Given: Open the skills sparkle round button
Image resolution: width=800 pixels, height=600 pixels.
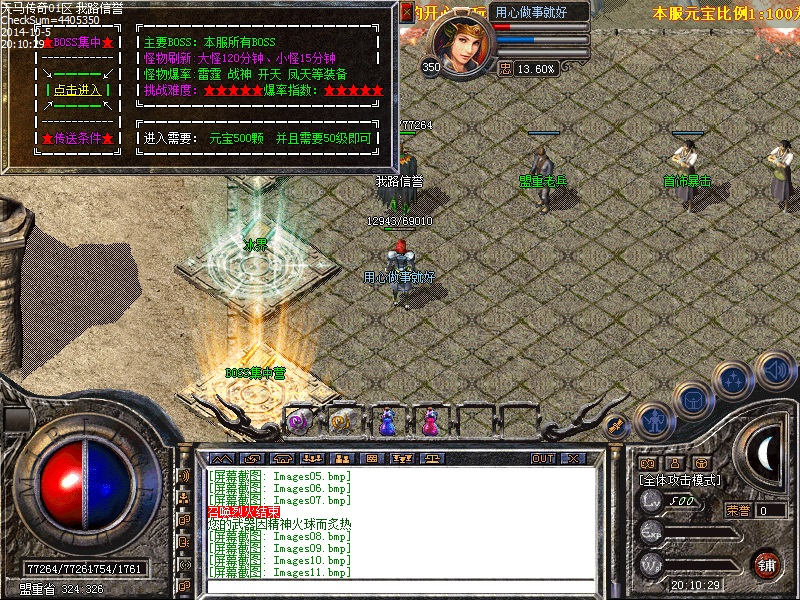Looking at the screenshot, I should coord(734,380).
